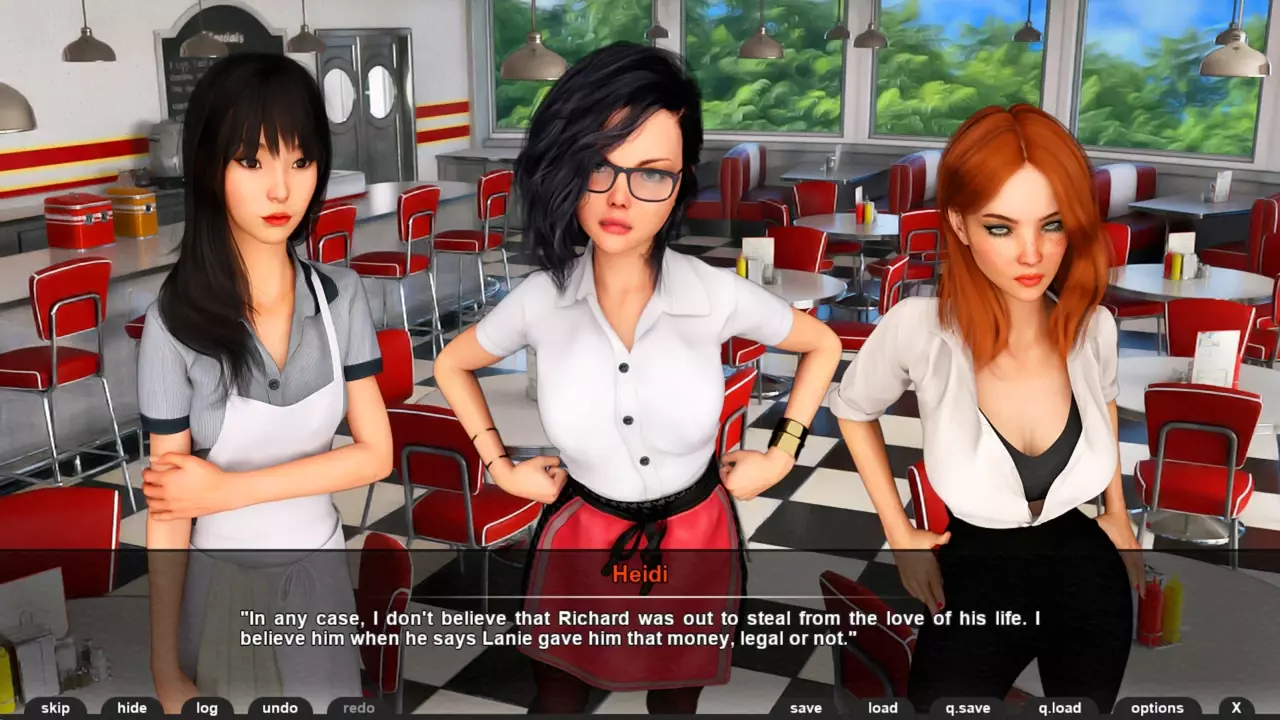Quick save with q.save
The image size is (1280, 720).
point(968,708)
